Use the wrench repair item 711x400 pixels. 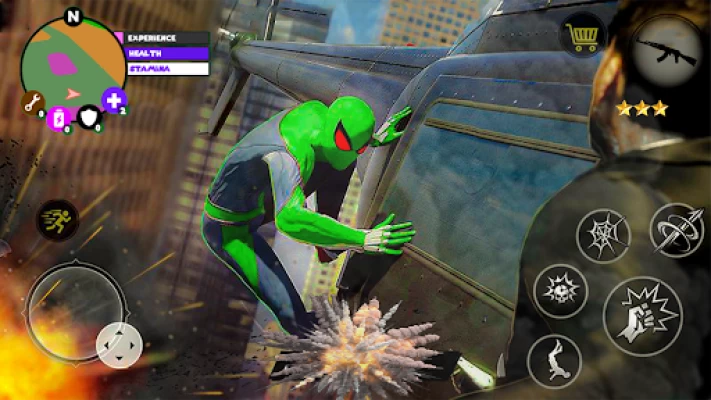[x=33, y=101]
